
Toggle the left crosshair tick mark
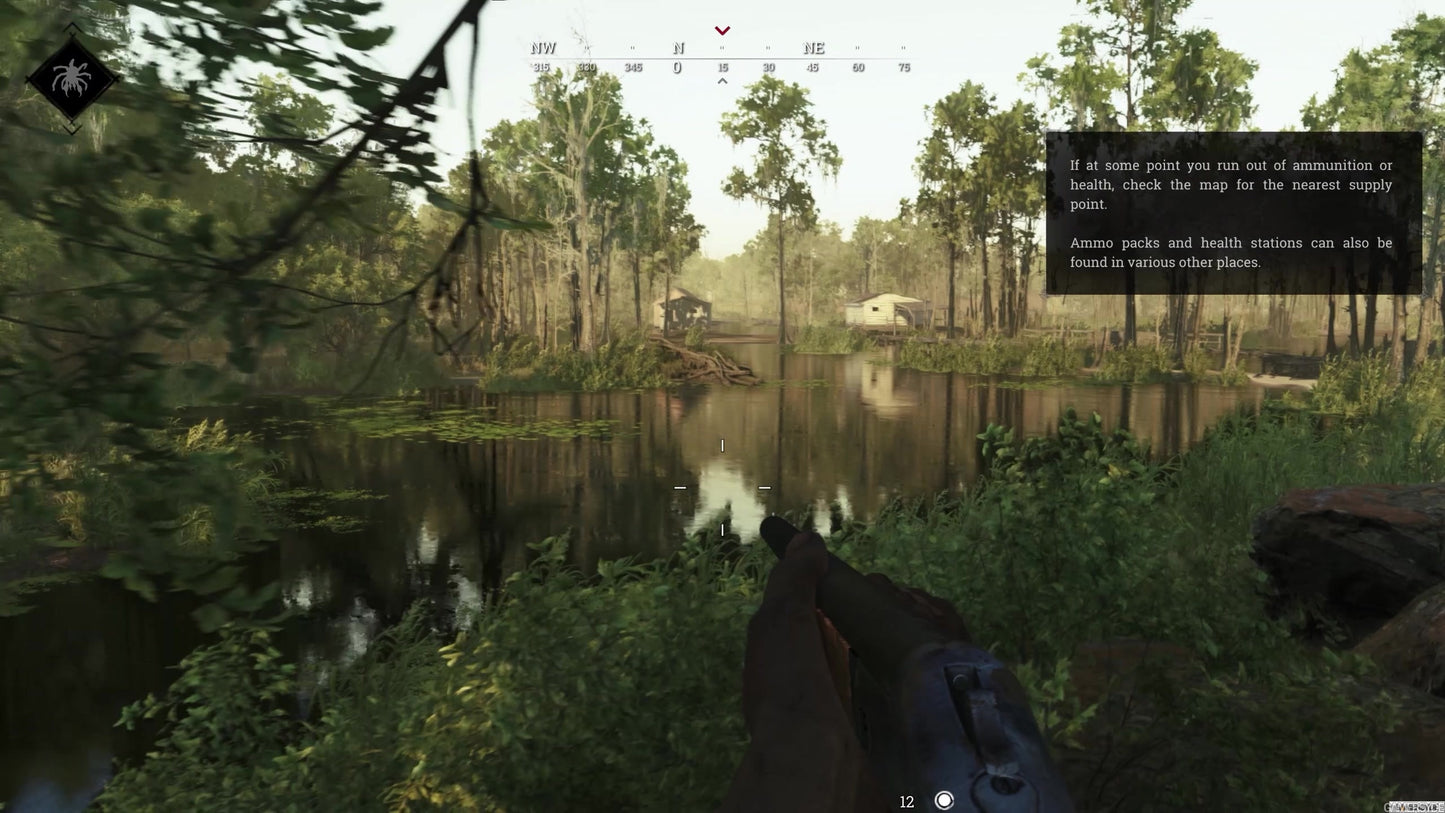point(680,487)
